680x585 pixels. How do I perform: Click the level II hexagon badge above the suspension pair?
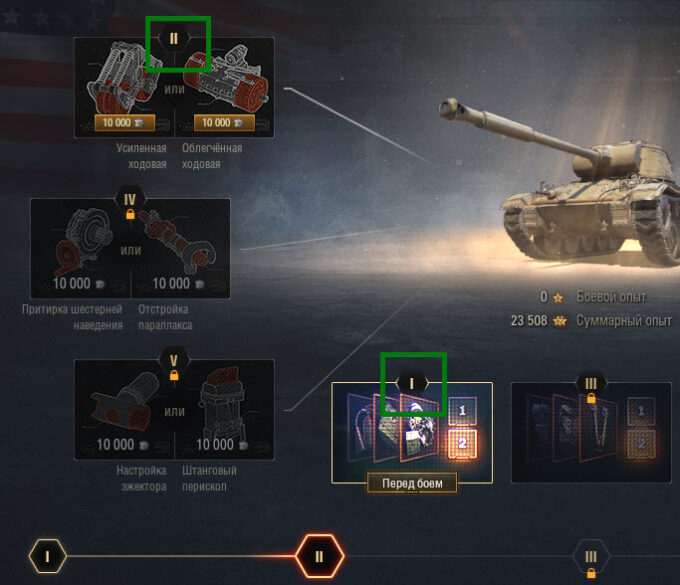tap(174, 38)
